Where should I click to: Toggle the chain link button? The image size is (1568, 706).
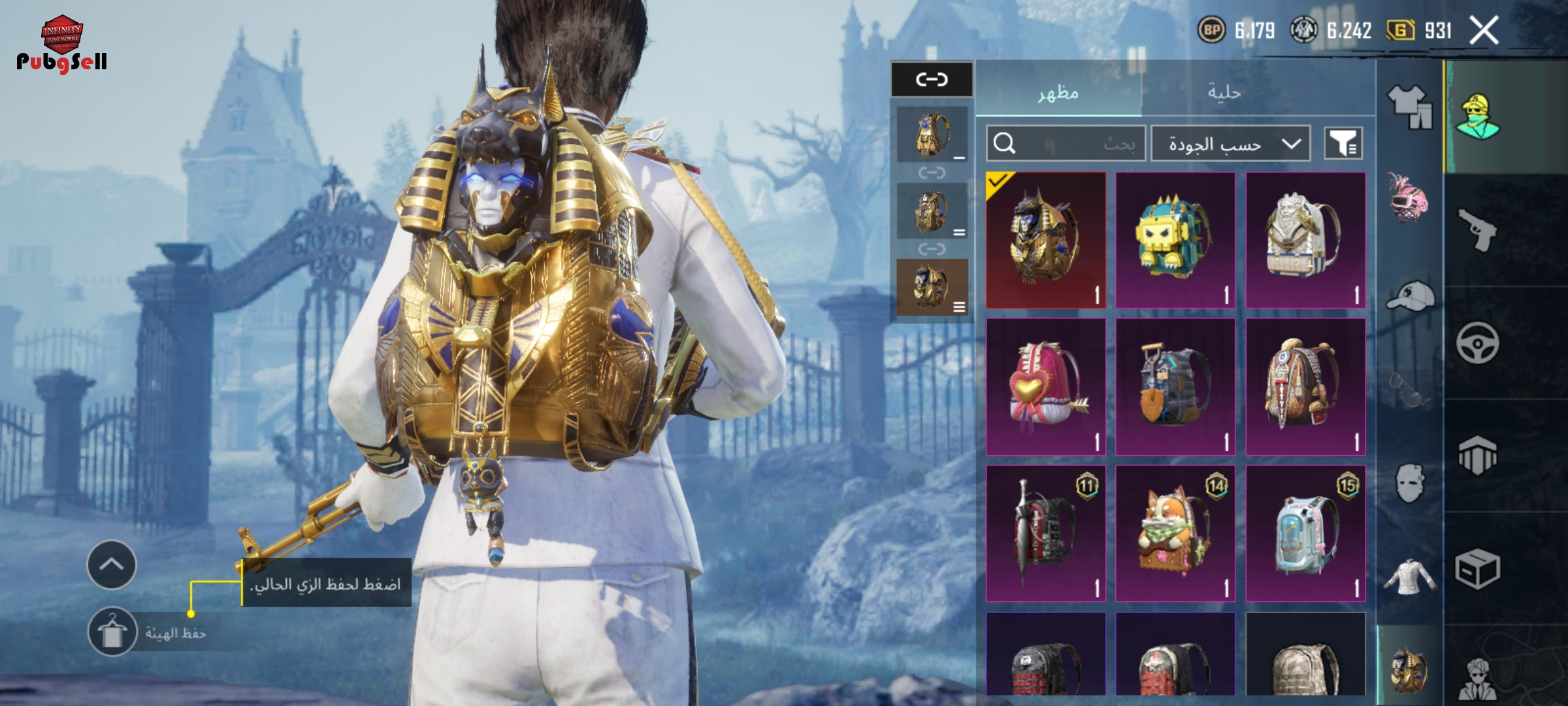[932, 80]
